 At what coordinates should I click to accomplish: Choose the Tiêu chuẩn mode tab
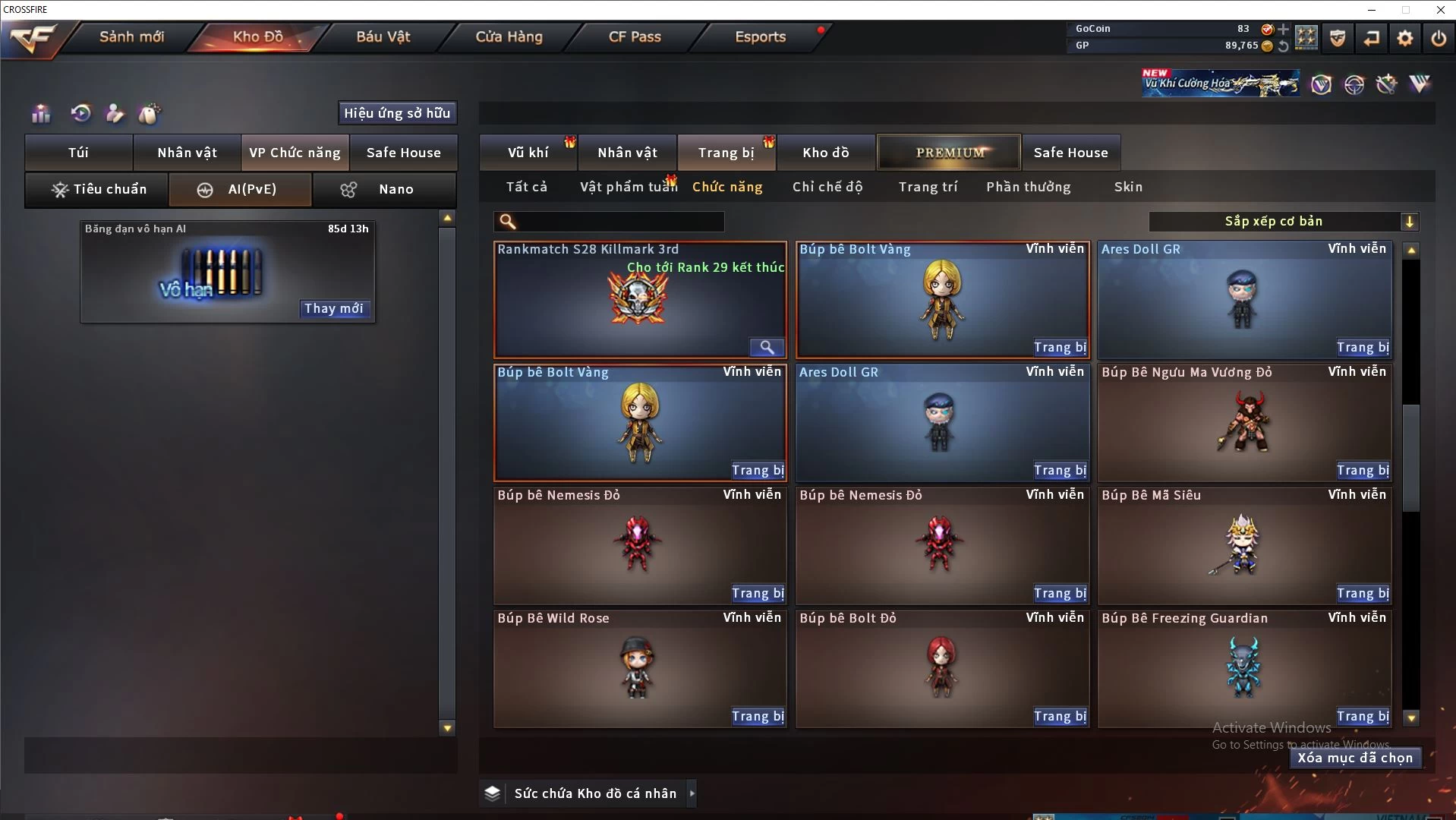coord(97,190)
